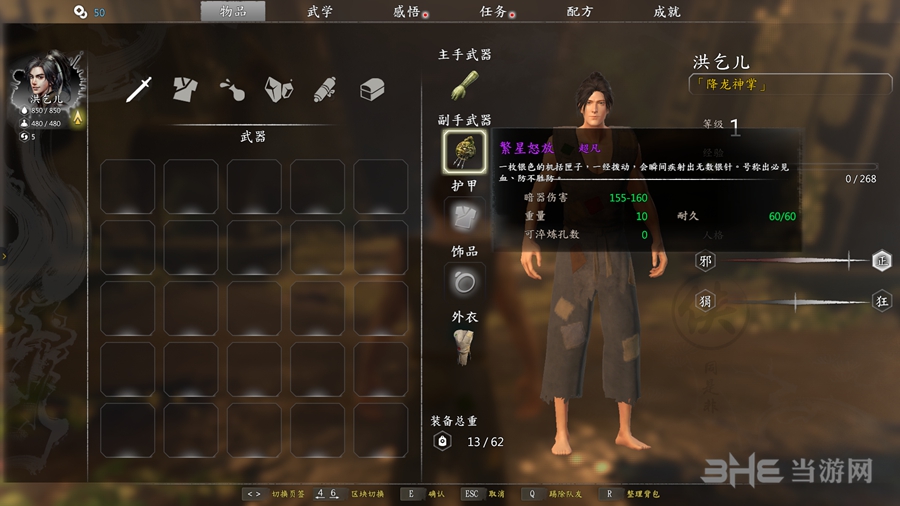The image size is (900, 506).
Task: Select the robe clothing category icon
Action: tap(184, 89)
